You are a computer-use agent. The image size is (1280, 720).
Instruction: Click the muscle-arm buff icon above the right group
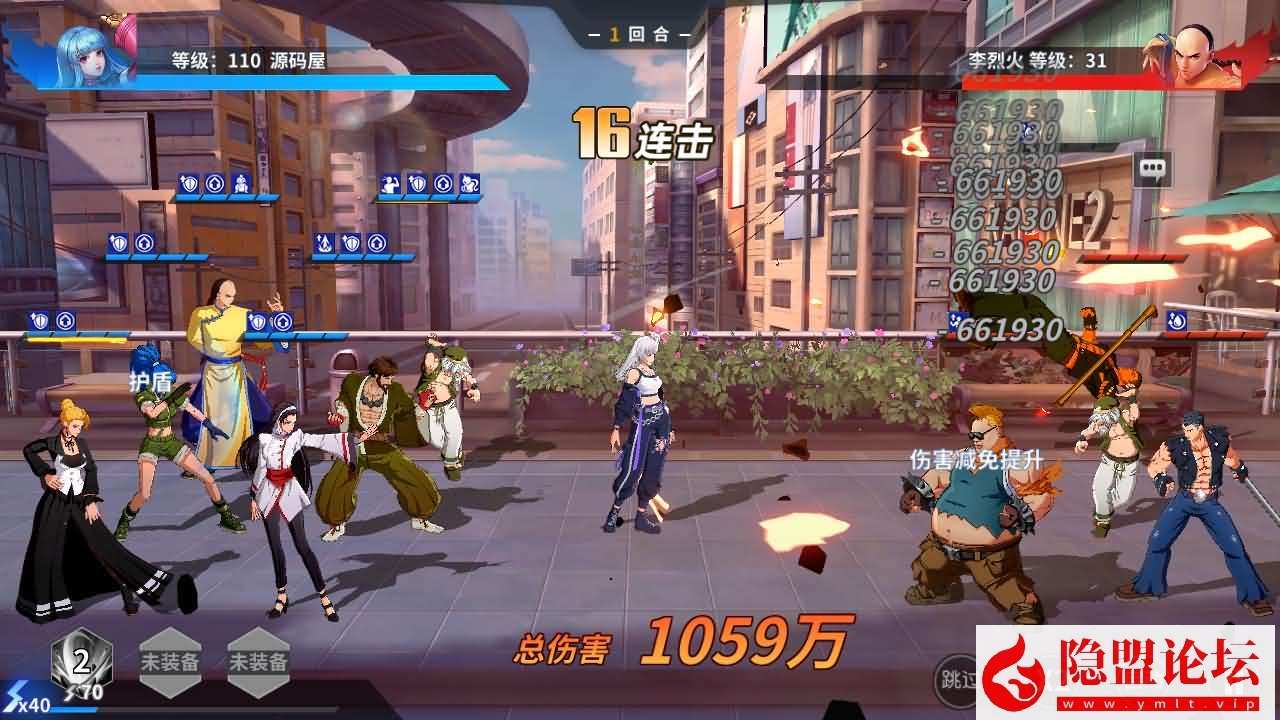pos(389,182)
